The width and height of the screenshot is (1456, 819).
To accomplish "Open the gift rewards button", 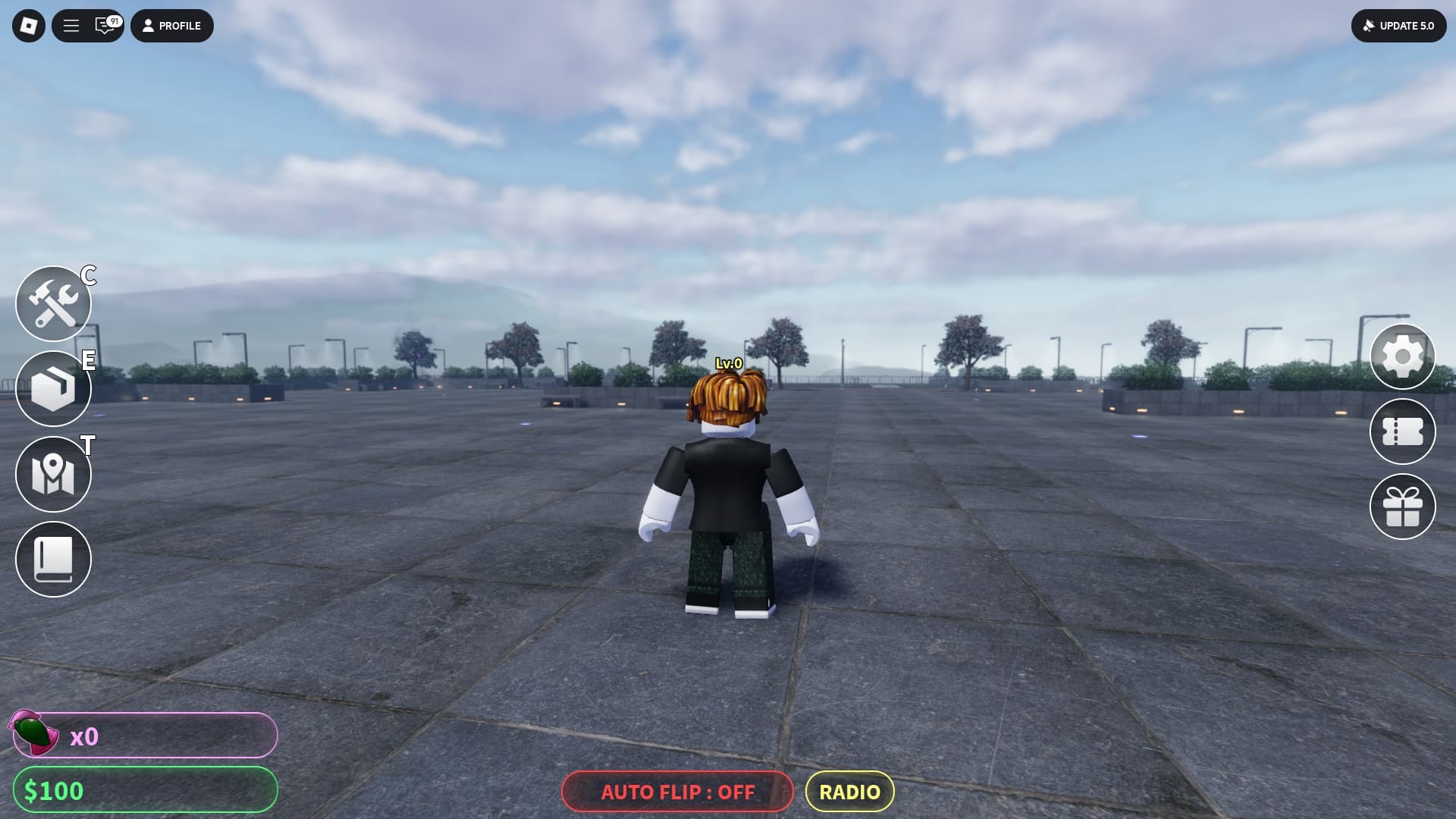I will coord(1402,507).
